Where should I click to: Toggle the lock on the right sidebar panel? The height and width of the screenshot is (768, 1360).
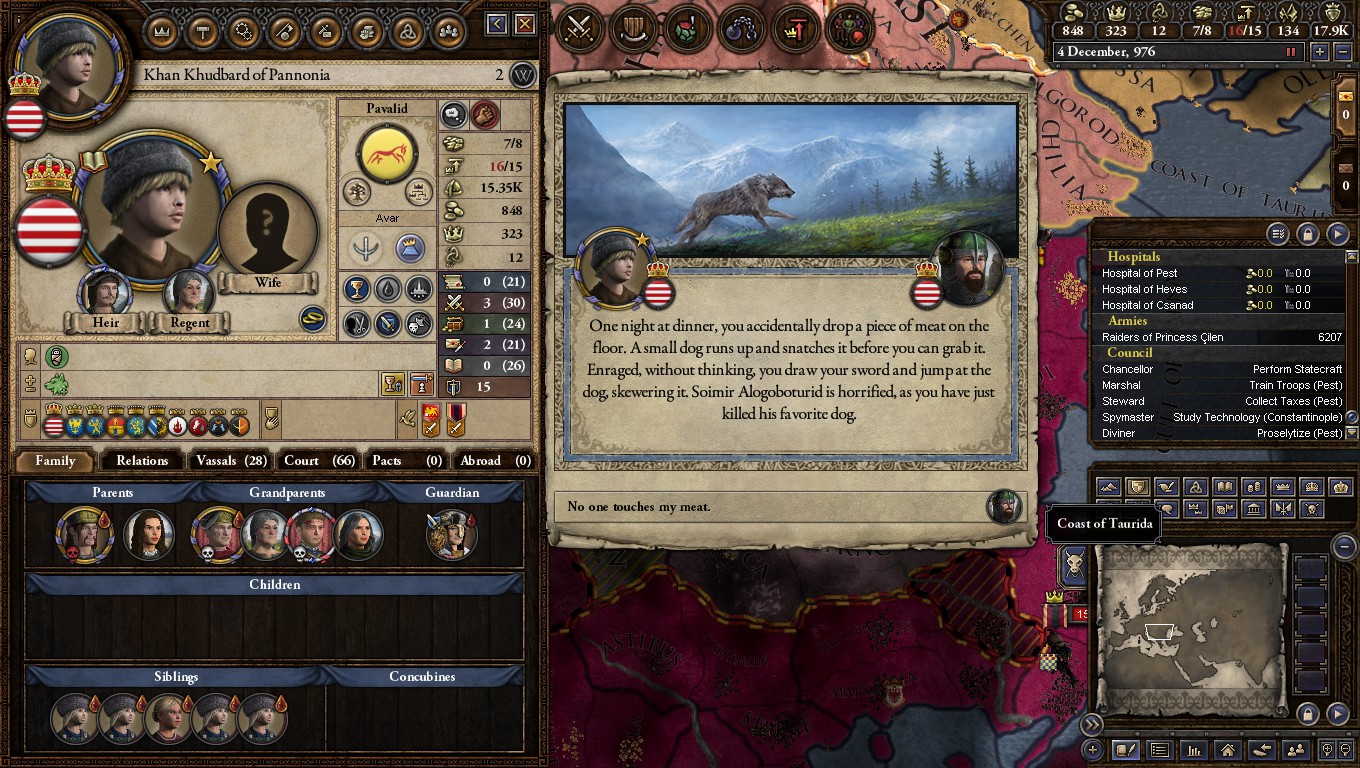[x=1307, y=234]
